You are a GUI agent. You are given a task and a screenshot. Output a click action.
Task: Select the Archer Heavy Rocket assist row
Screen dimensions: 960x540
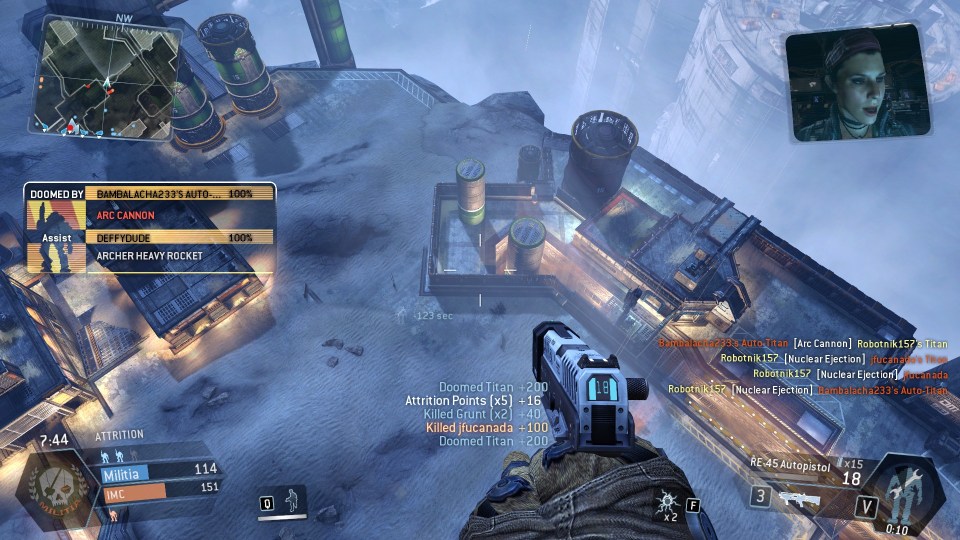tap(180, 256)
